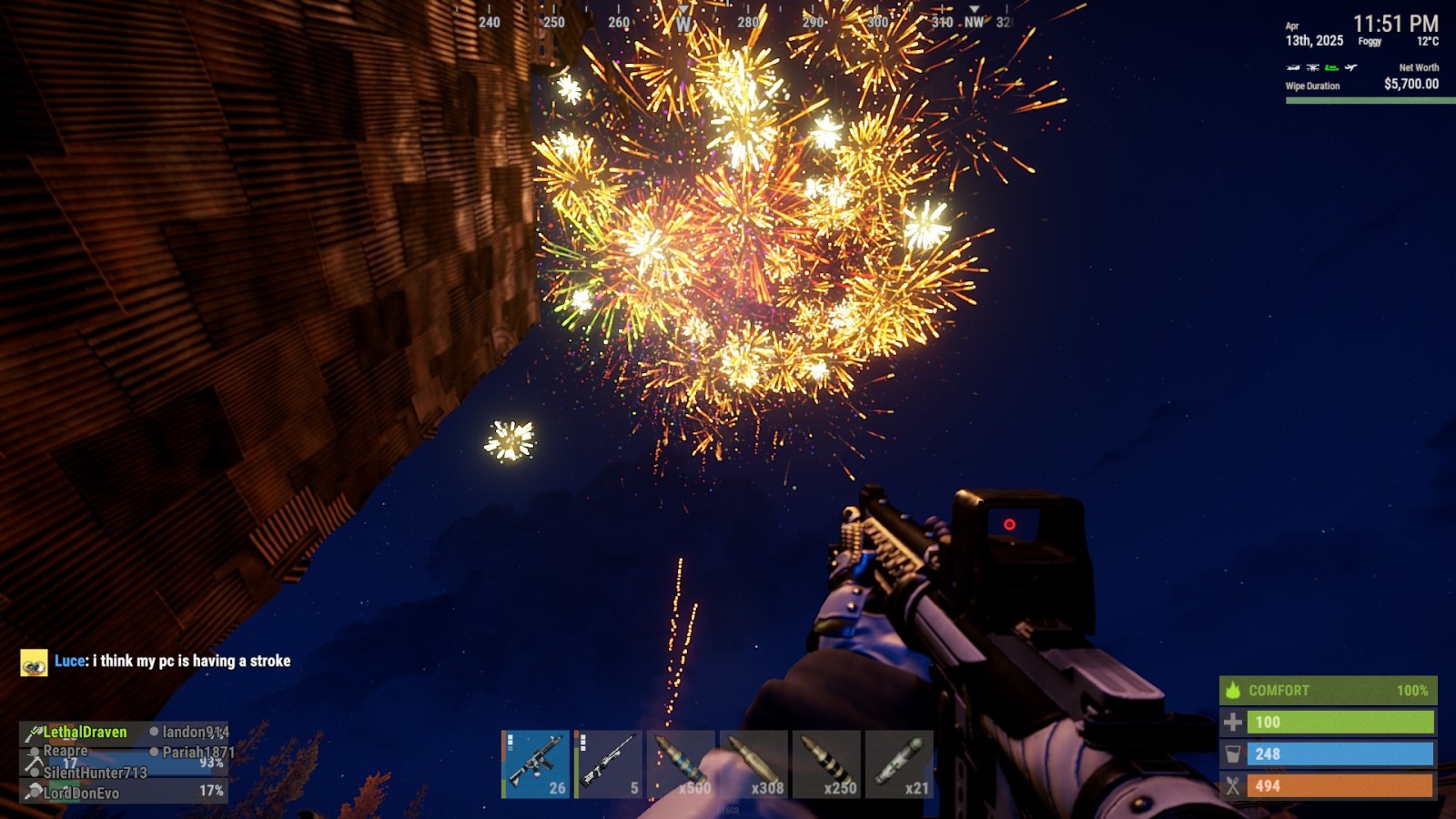Pick the black-striped ammo stack x250
The height and width of the screenshot is (819, 1456).
coord(826,764)
